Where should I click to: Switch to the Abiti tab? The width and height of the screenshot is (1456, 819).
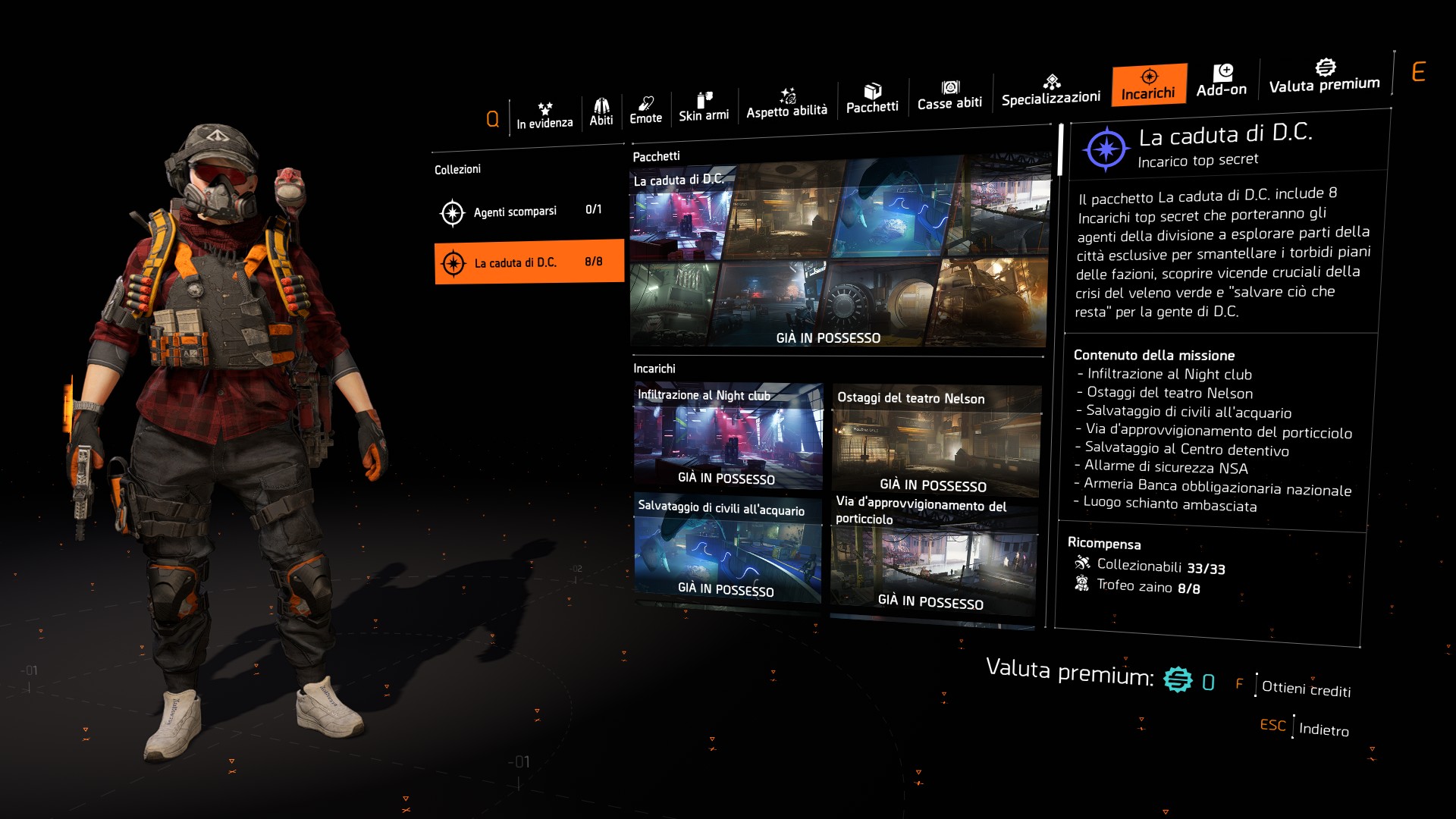[x=601, y=112]
